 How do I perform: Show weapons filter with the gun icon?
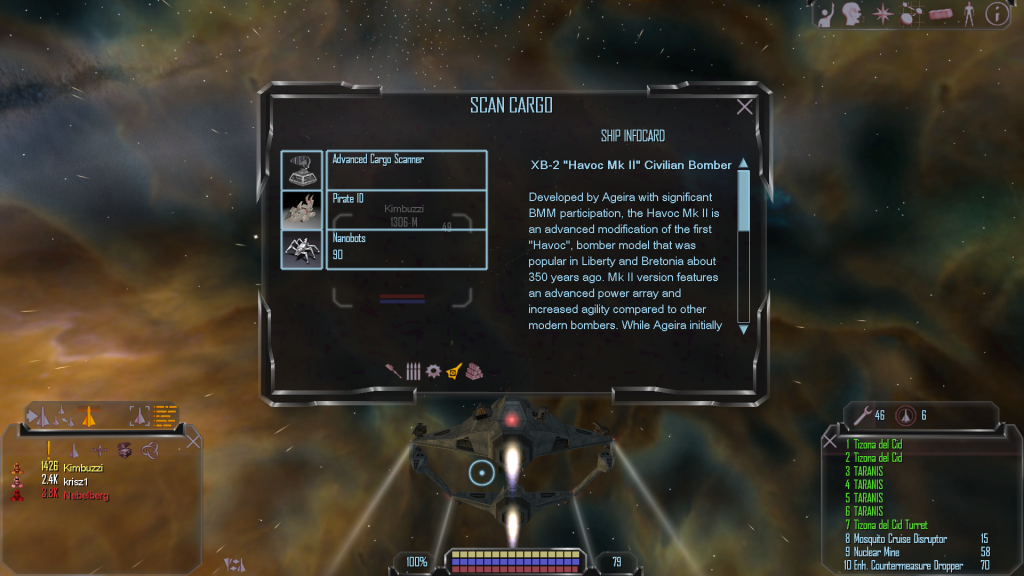393,371
